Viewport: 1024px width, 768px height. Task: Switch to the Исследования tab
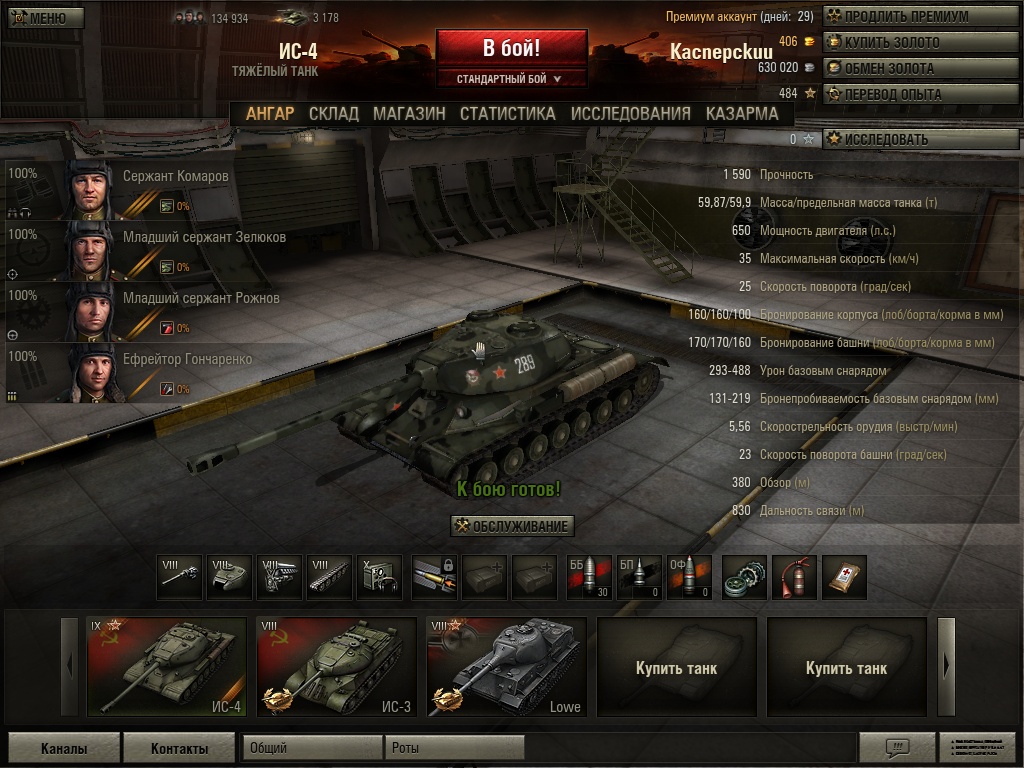(x=630, y=113)
